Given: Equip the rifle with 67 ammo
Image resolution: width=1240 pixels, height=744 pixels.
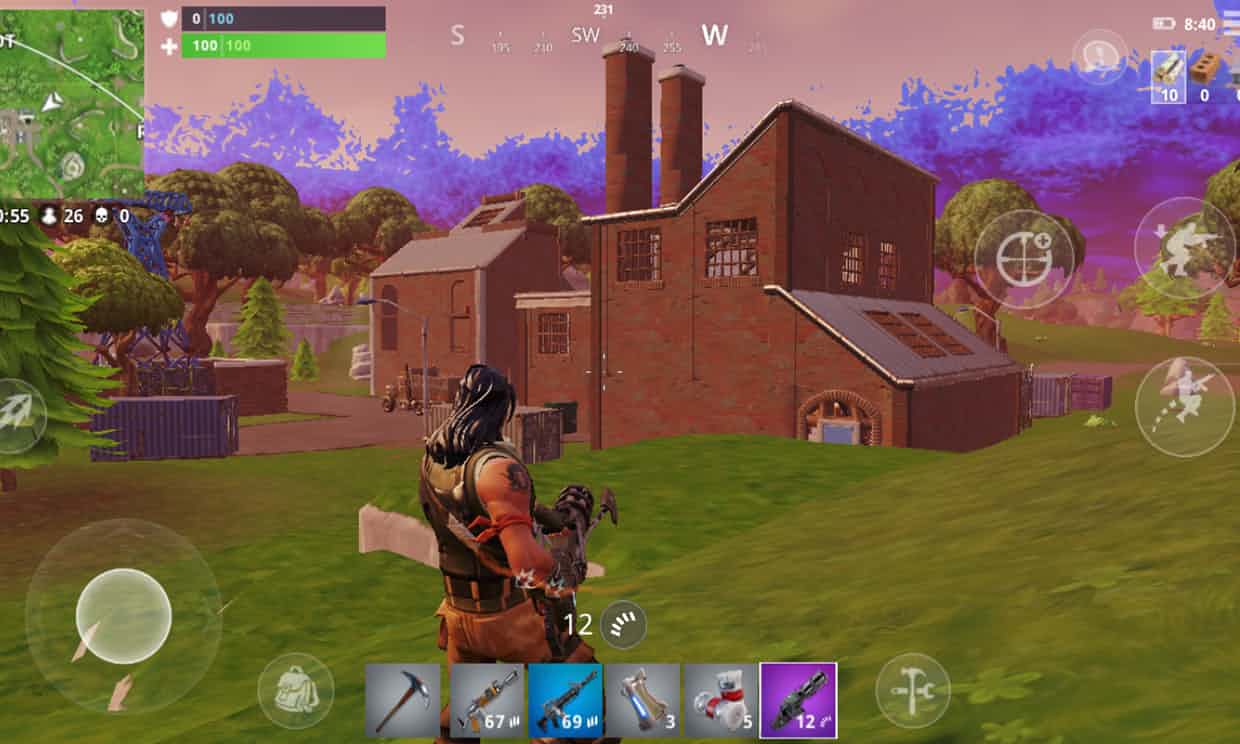Looking at the screenshot, I should (486, 700).
